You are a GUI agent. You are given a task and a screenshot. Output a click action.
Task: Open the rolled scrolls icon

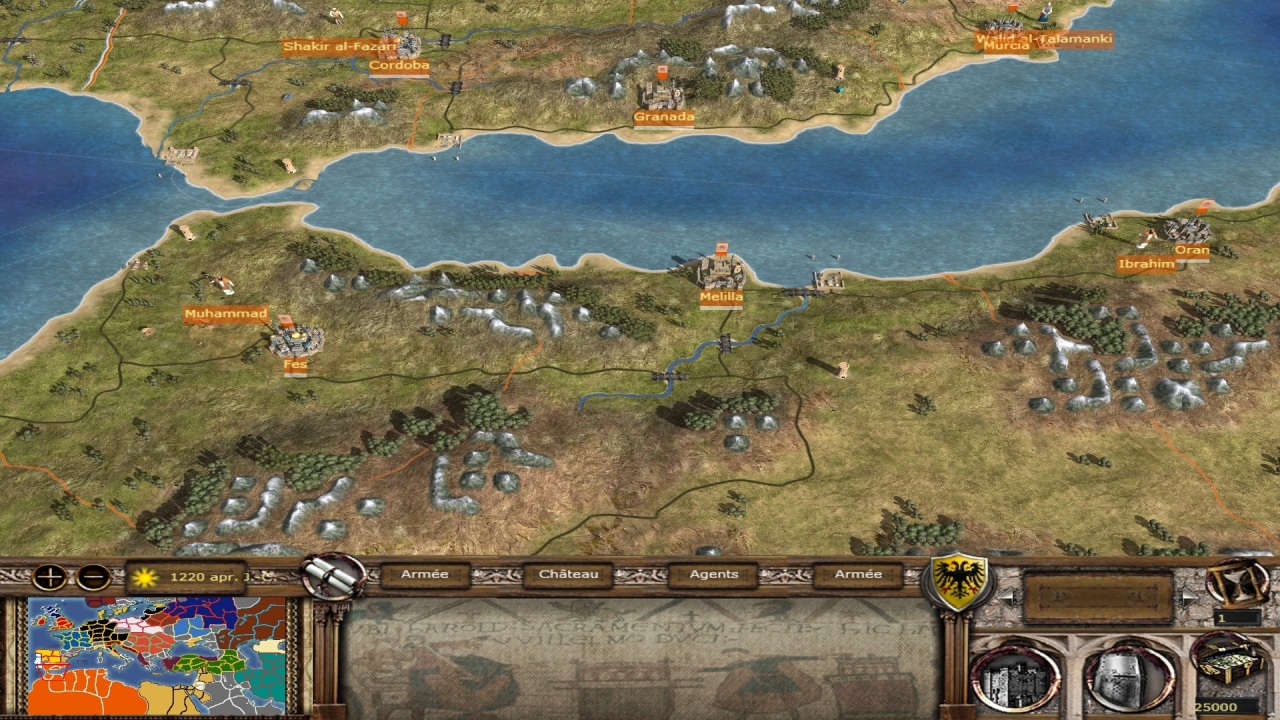click(333, 576)
